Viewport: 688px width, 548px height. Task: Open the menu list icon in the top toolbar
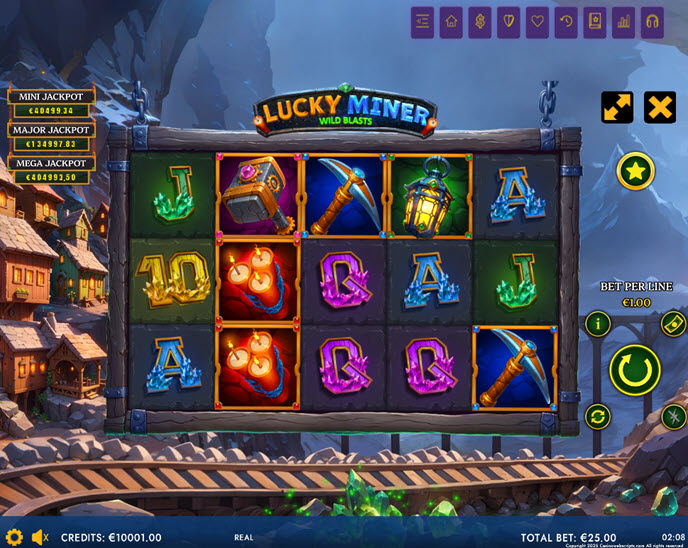click(x=422, y=22)
